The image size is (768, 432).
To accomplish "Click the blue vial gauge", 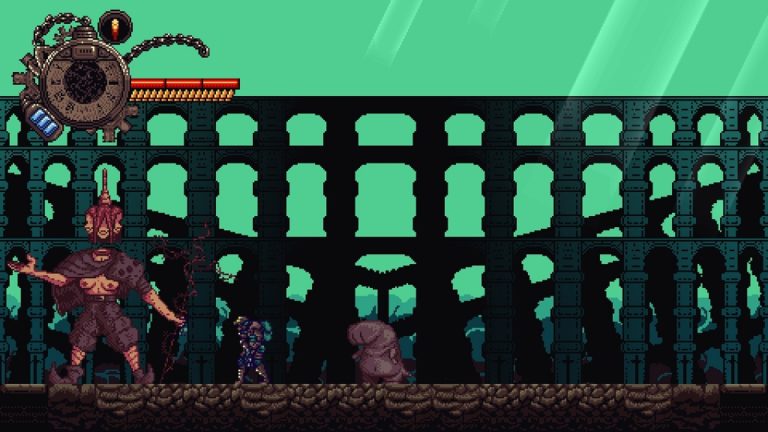I will 46,123.
